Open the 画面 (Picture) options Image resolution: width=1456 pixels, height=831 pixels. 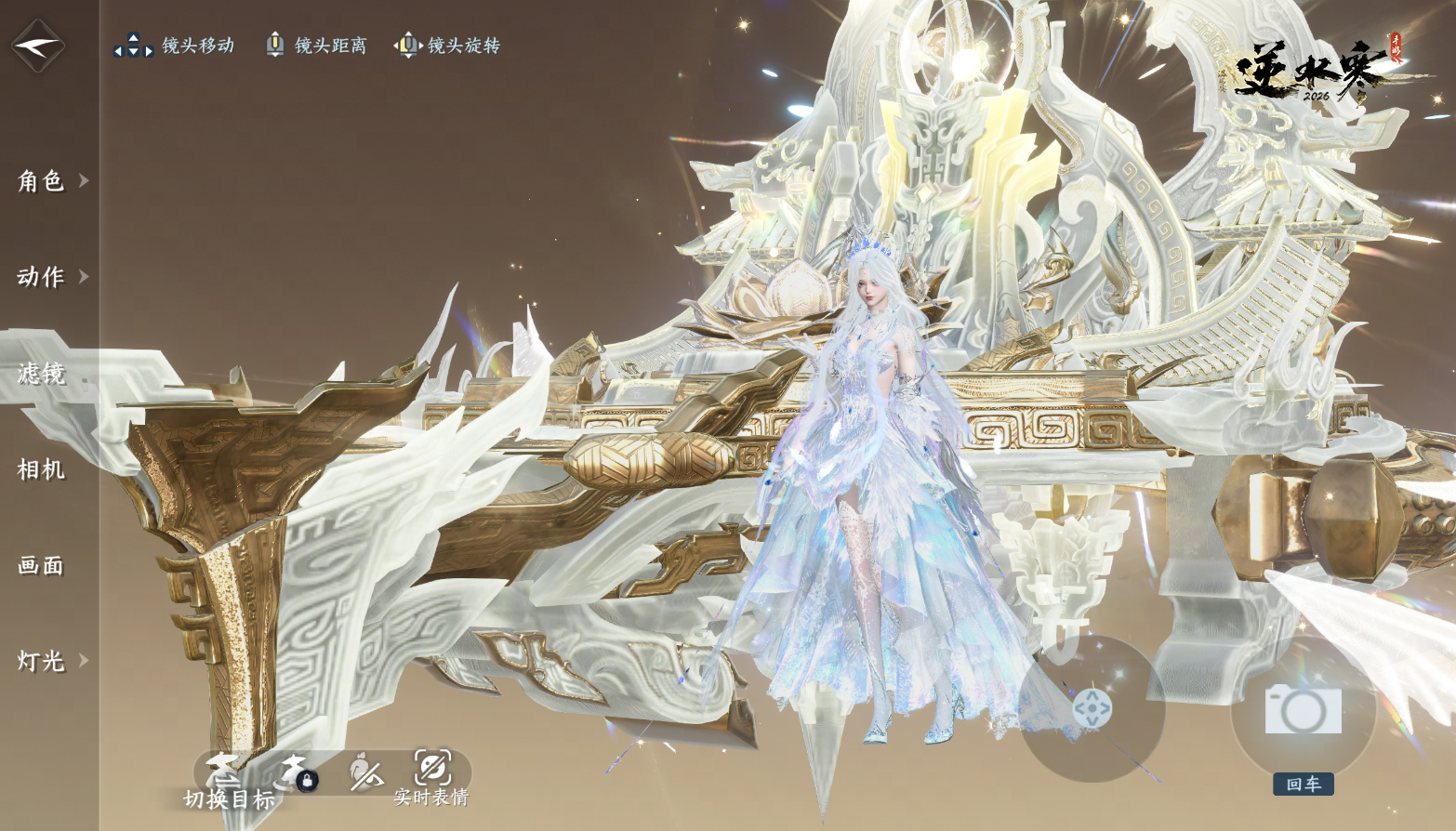42,565
